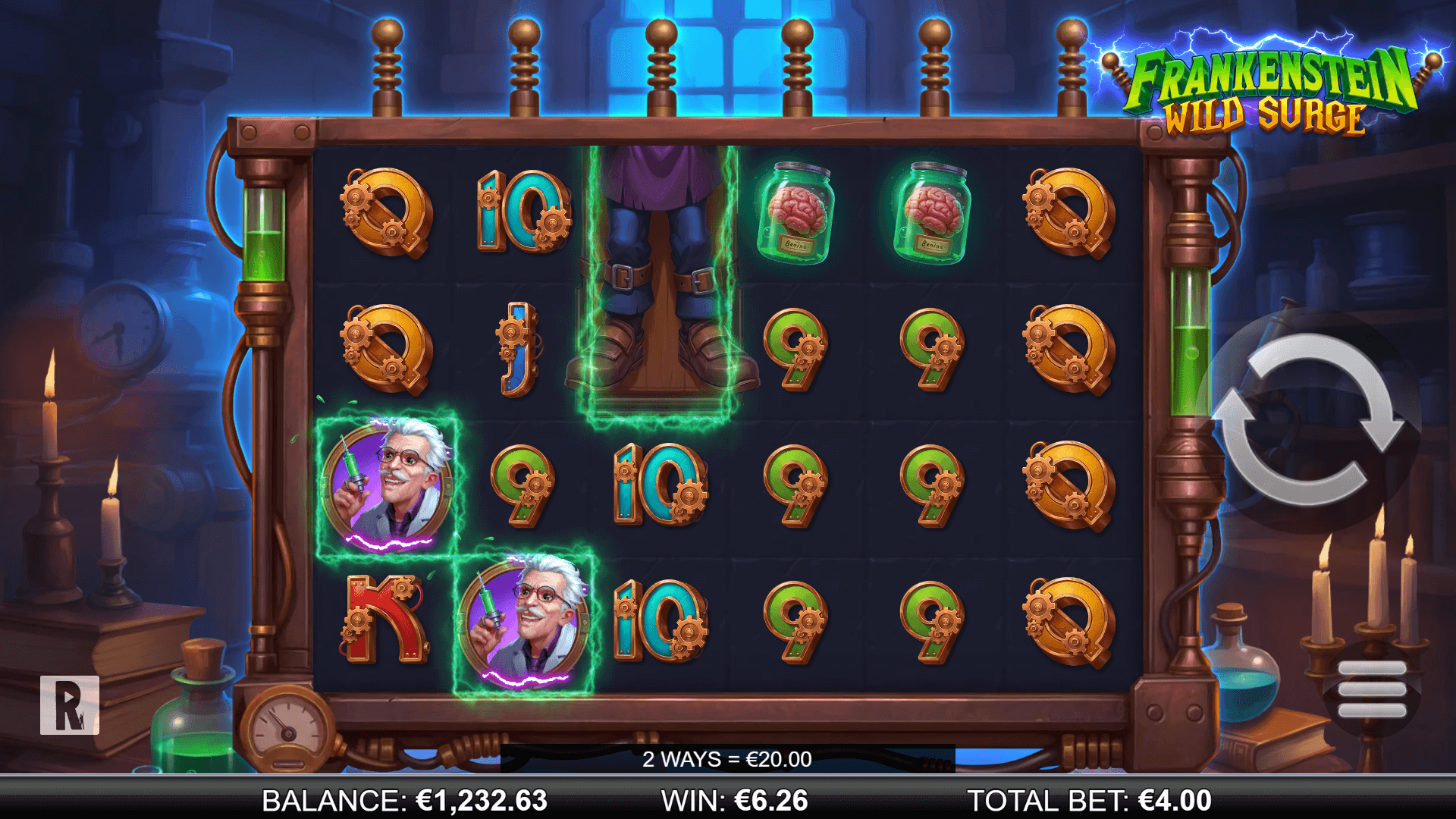The width and height of the screenshot is (1456, 819).
Task: Open the hamburger menu
Action: [x=1372, y=689]
